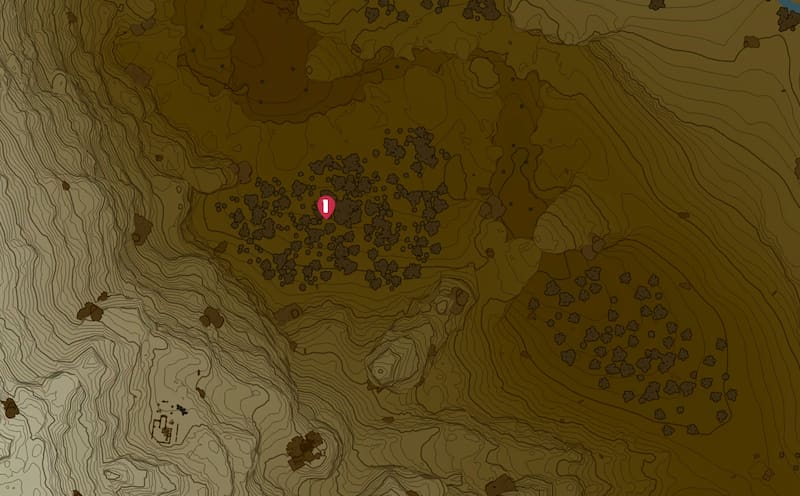Select the red map pin marker
The height and width of the screenshot is (496, 800).
tap(325, 207)
